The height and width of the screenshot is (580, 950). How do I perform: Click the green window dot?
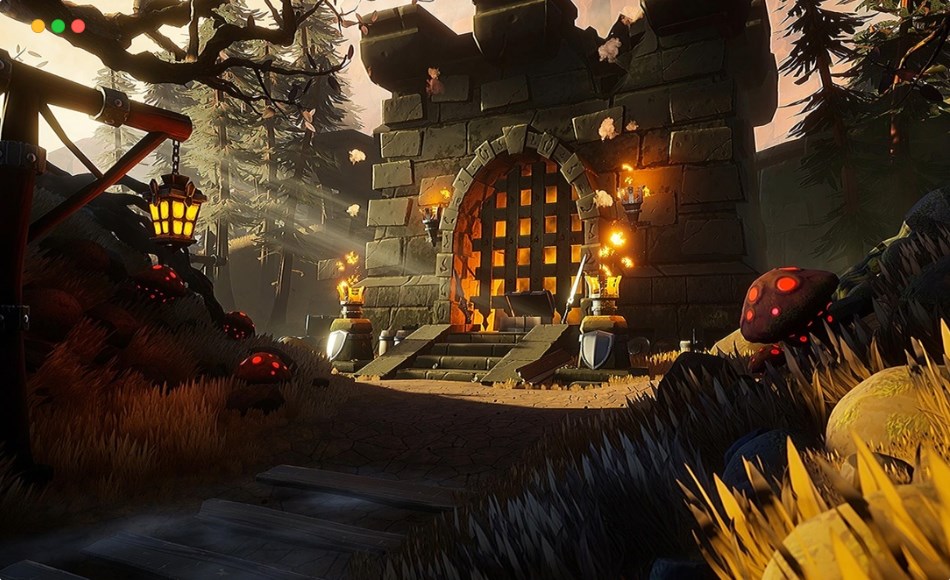[x=58, y=26]
